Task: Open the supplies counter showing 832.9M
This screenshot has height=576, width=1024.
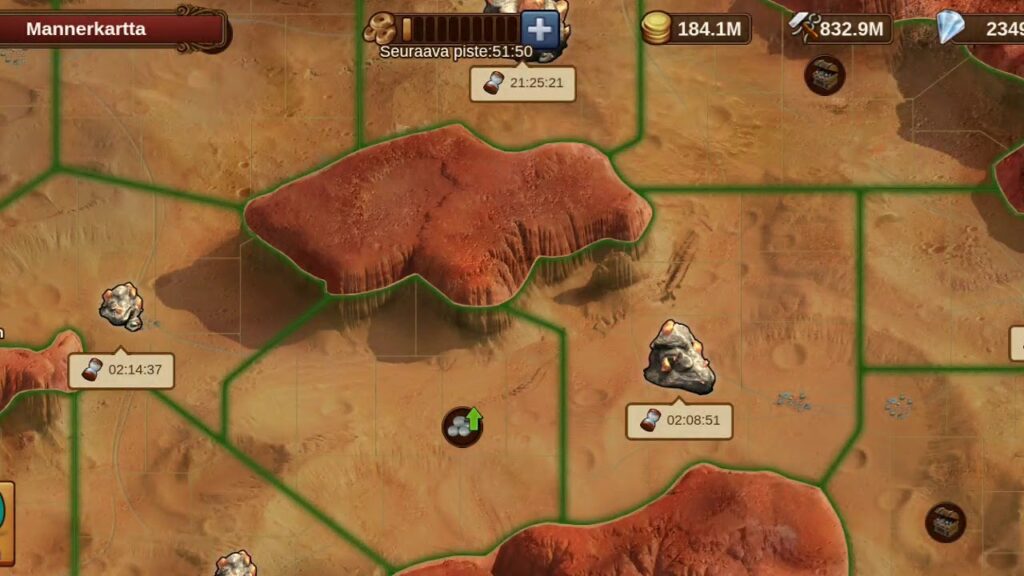Action: (841, 28)
